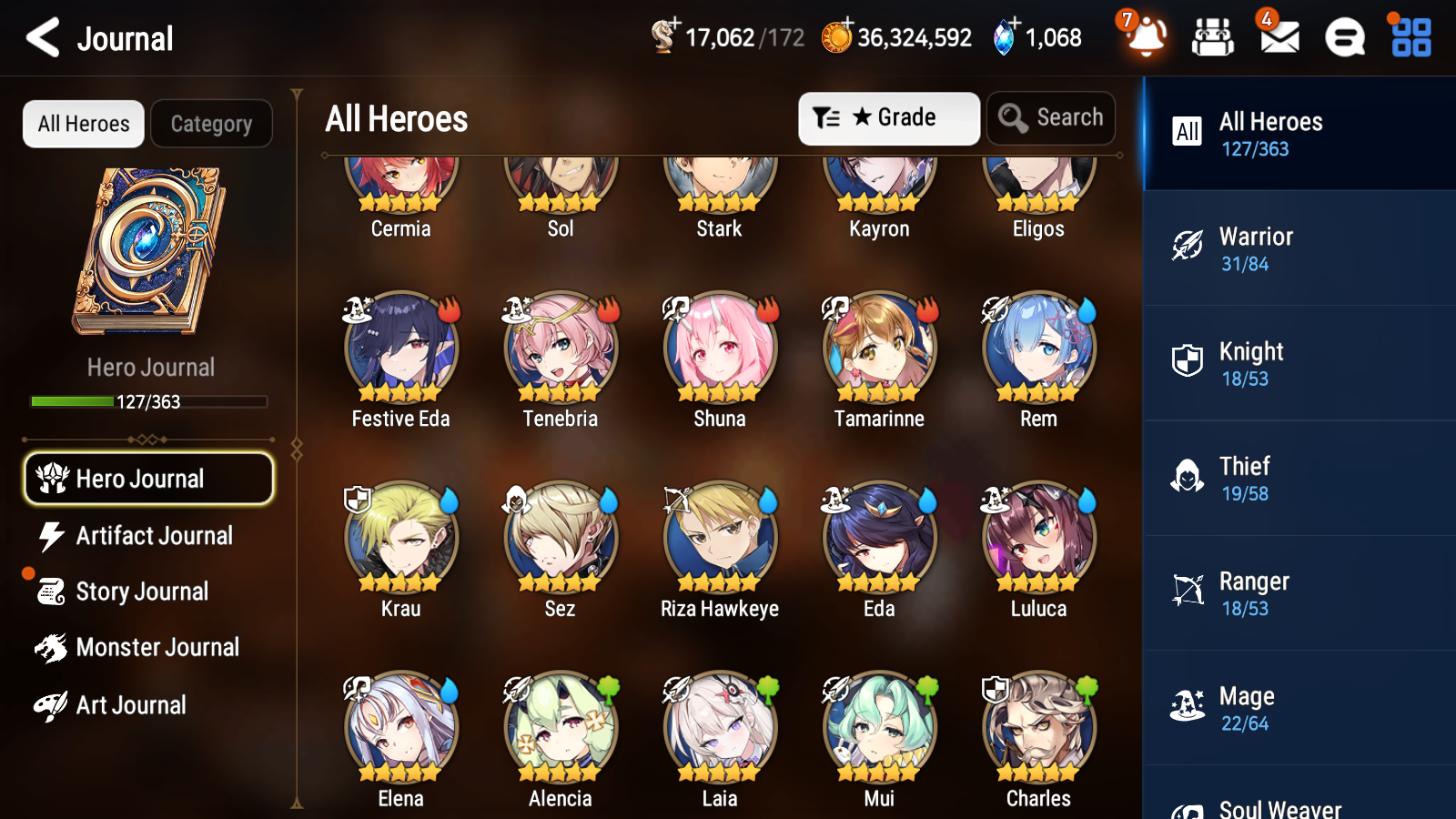Viewport: 1456px width, 819px height.
Task: Open the Story Journal section
Action: click(x=143, y=591)
